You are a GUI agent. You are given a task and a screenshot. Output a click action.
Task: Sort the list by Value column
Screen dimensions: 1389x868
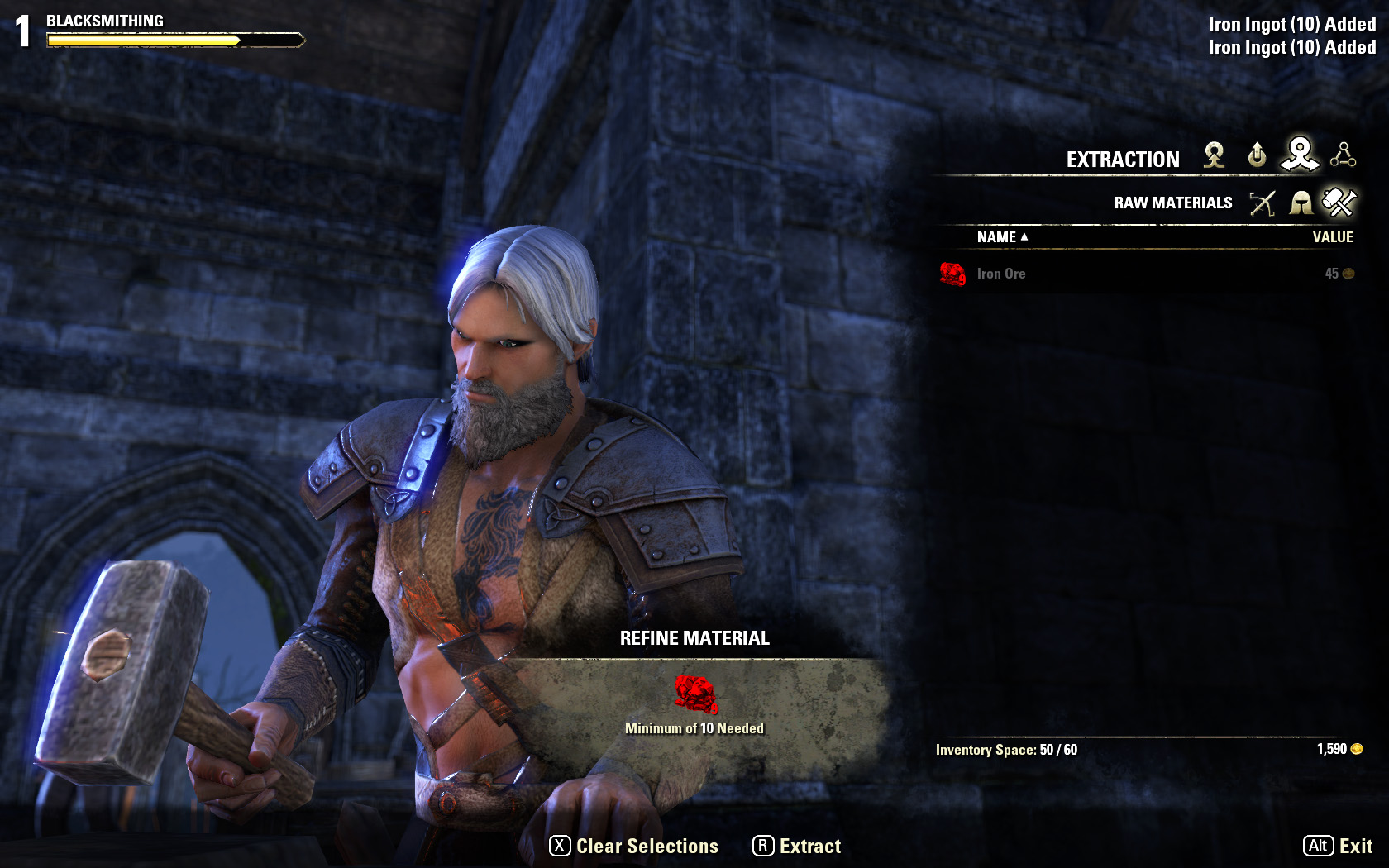point(1332,237)
